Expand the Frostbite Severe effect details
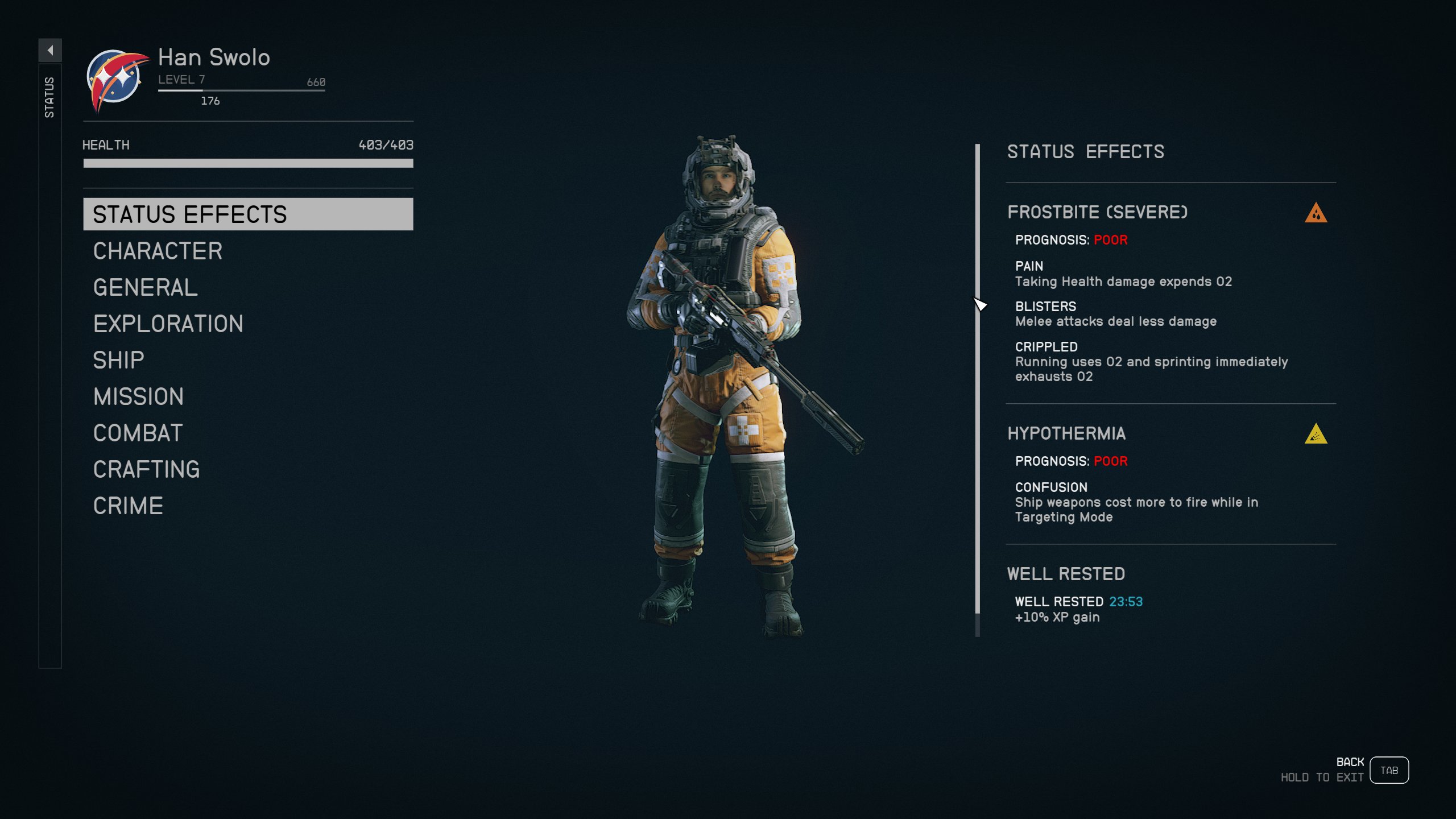 (x=1098, y=213)
